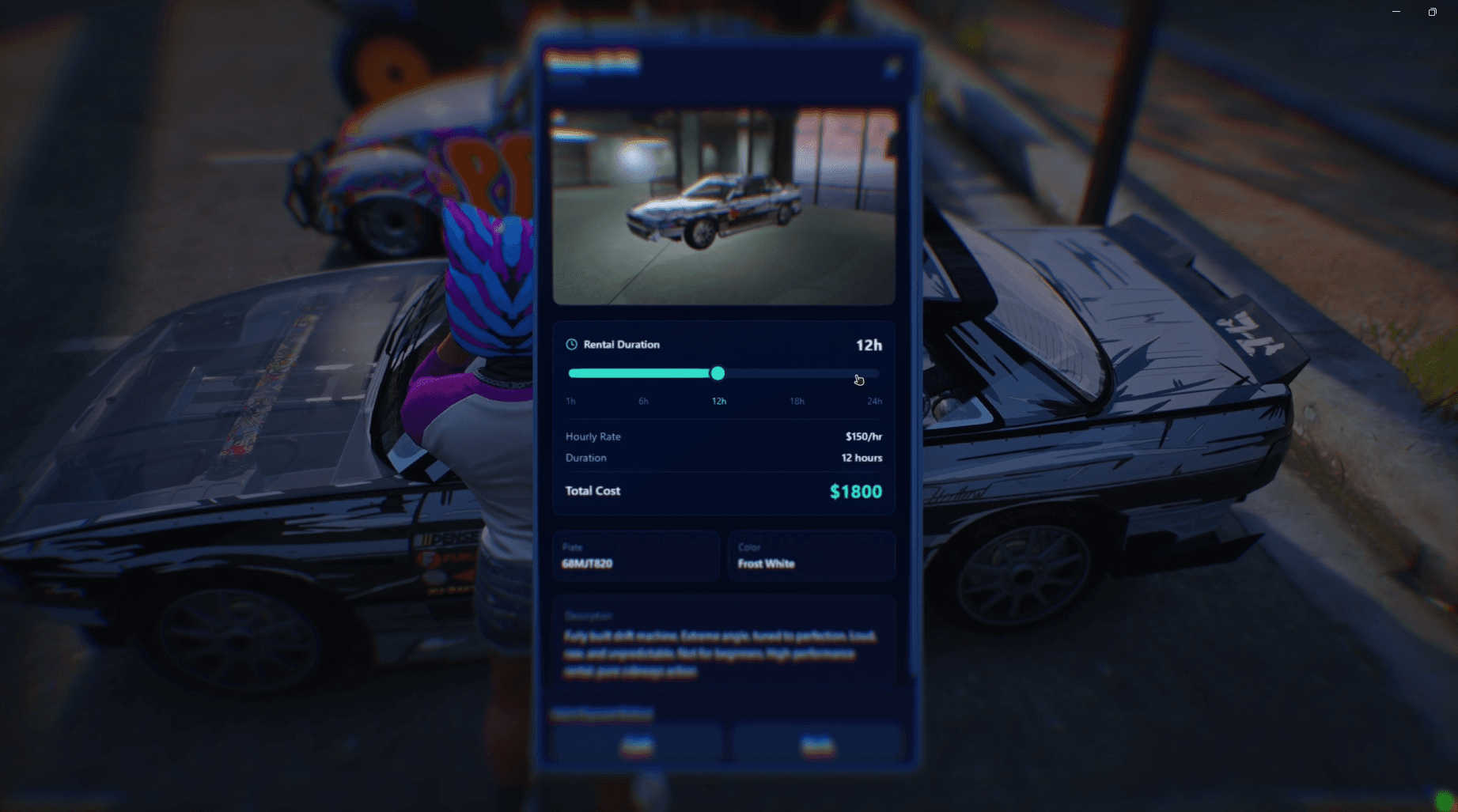This screenshot has height=812, width=1458.
Task: Select the plate field showing 68MJT820
Action: click(635, 557)
